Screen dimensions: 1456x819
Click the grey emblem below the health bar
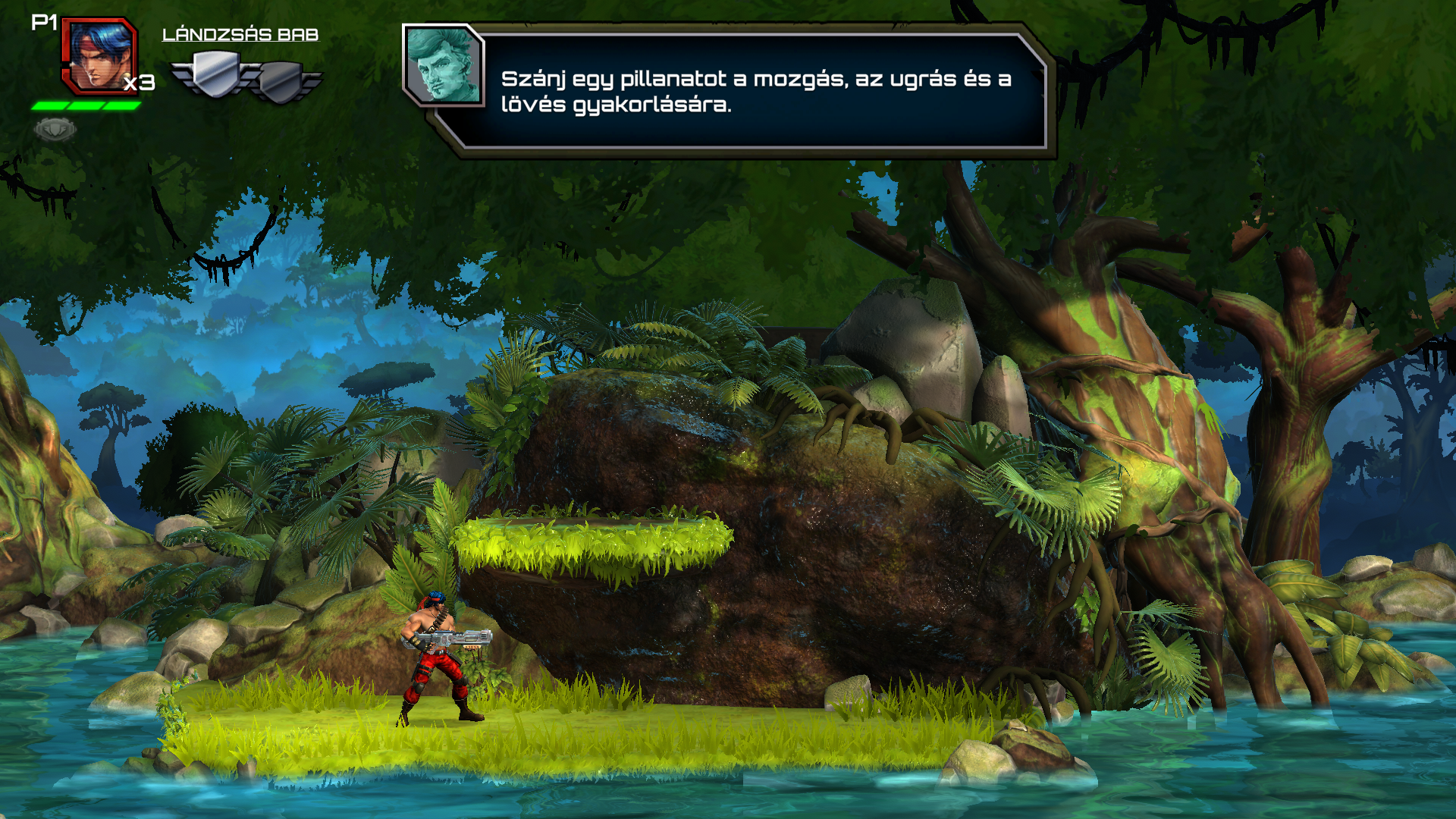tap(55, 130)
